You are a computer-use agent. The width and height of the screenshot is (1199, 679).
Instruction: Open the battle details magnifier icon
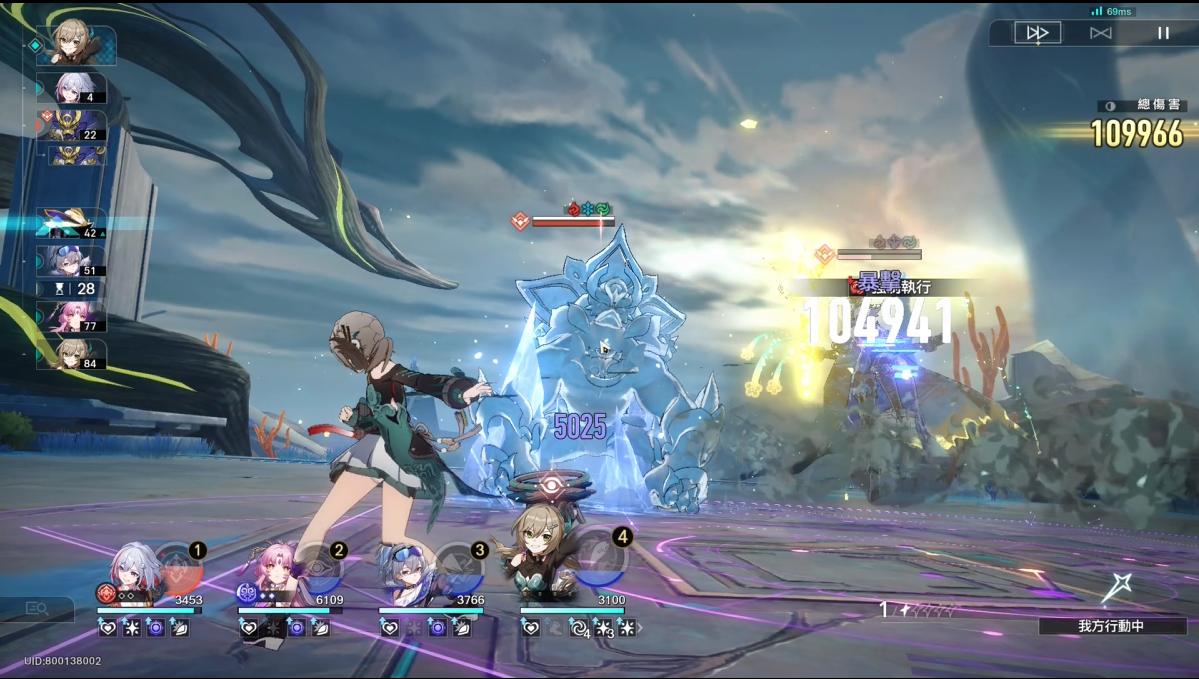[37, 608]
